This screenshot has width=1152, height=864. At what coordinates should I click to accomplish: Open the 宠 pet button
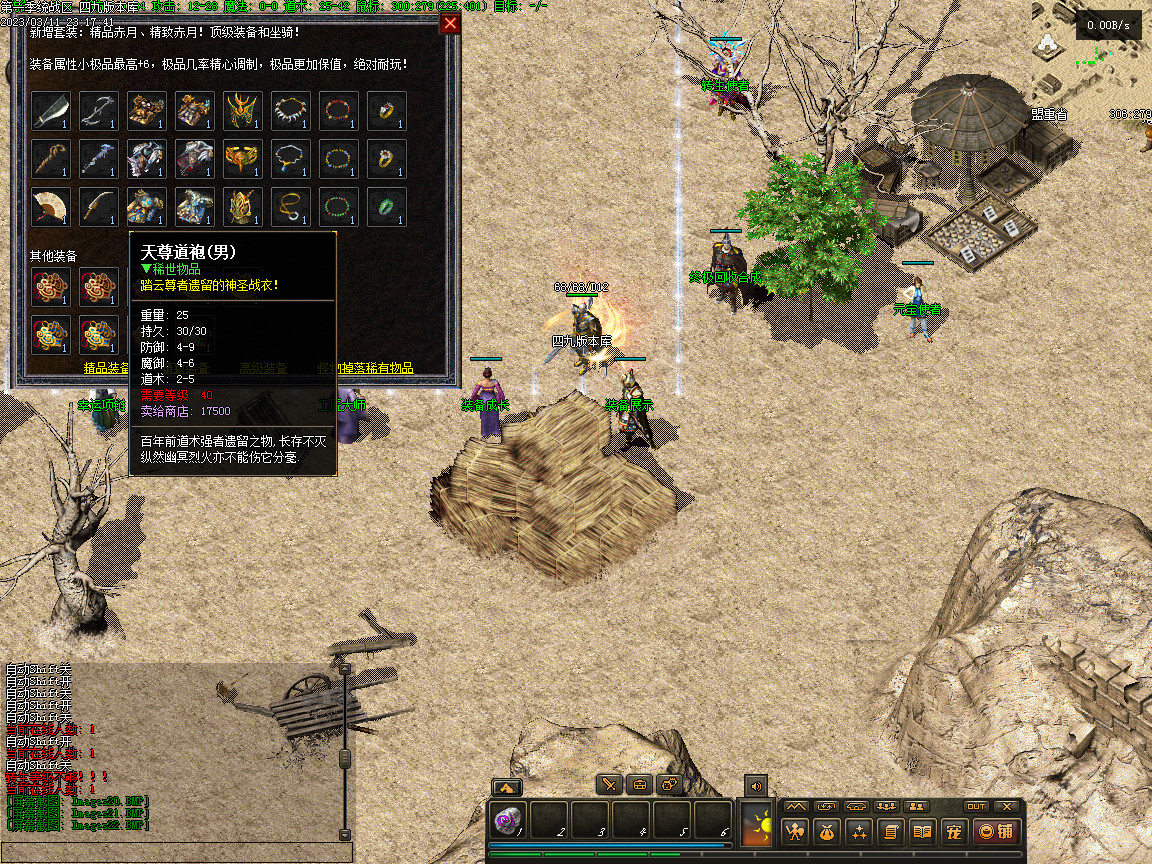click(x=954, y=831)
